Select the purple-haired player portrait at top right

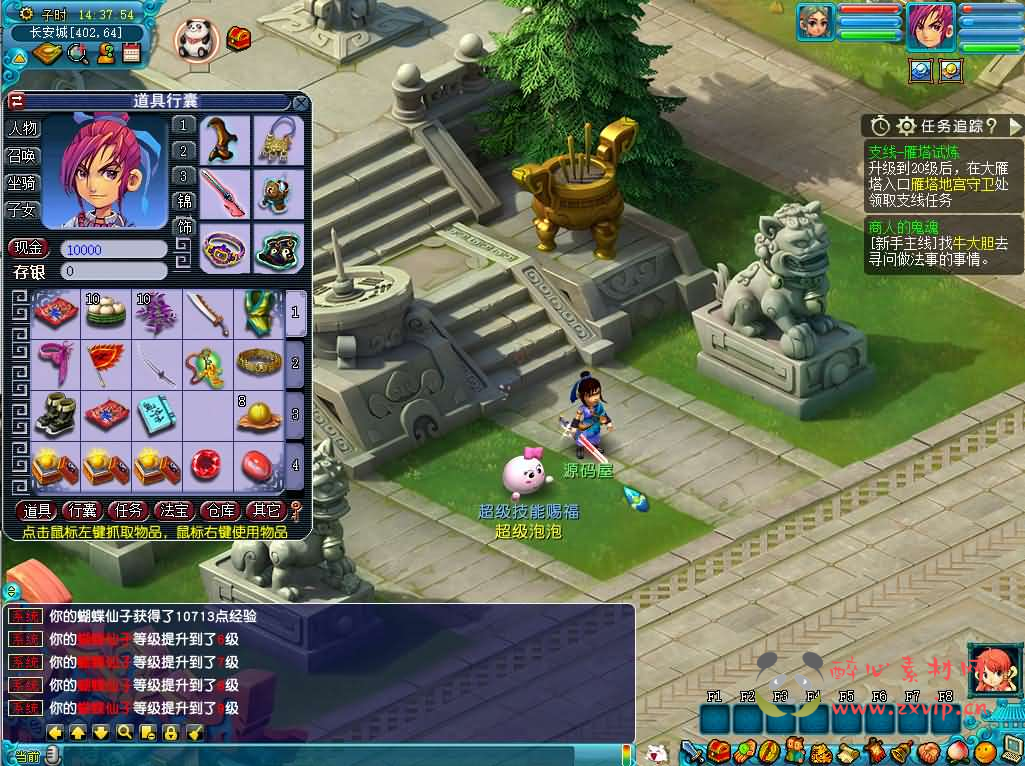pos(930,26)
